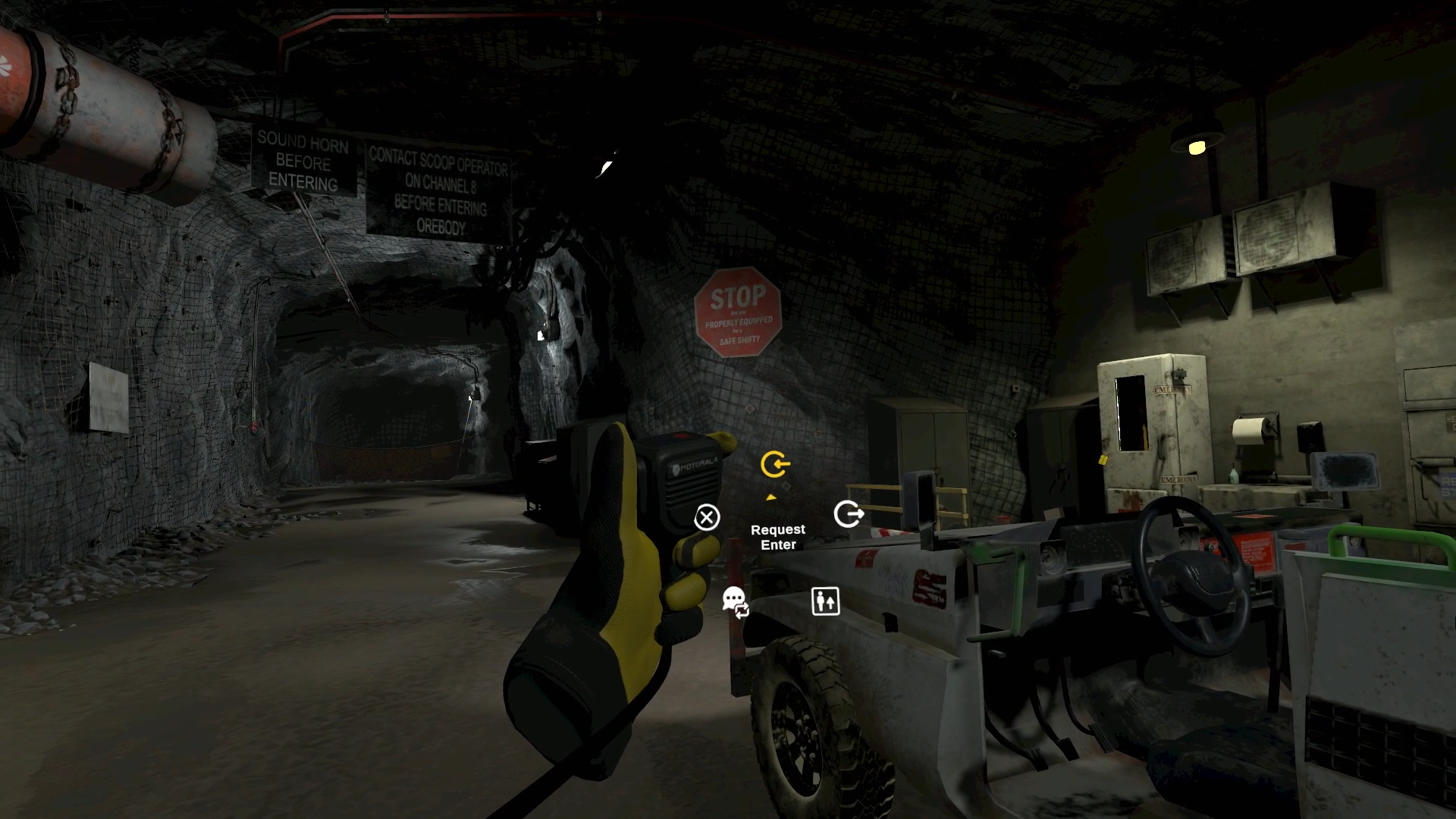Choose the white exit-arrow radio option

point(848,514)
